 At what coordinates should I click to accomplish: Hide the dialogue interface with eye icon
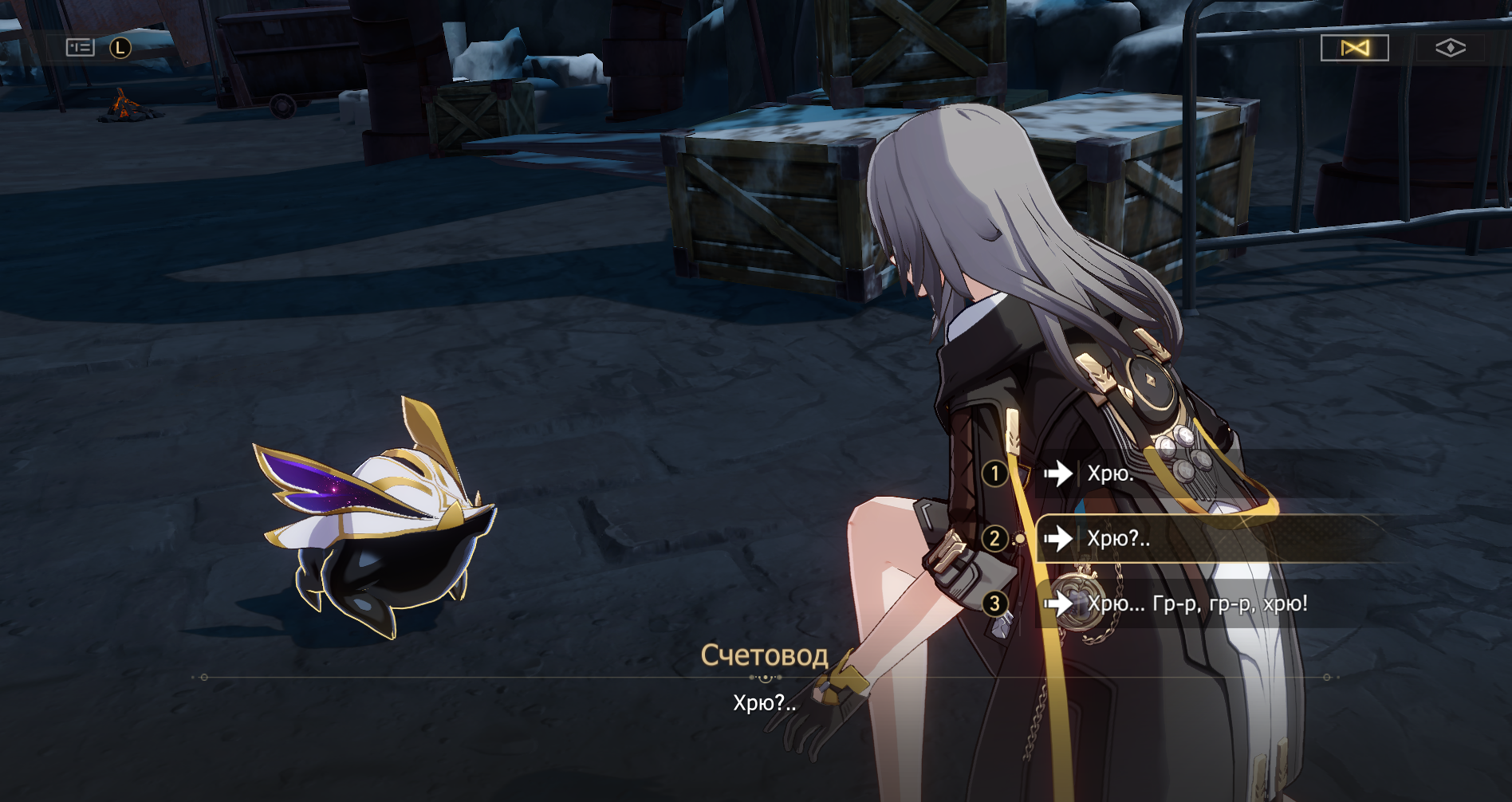[1450, 48]
